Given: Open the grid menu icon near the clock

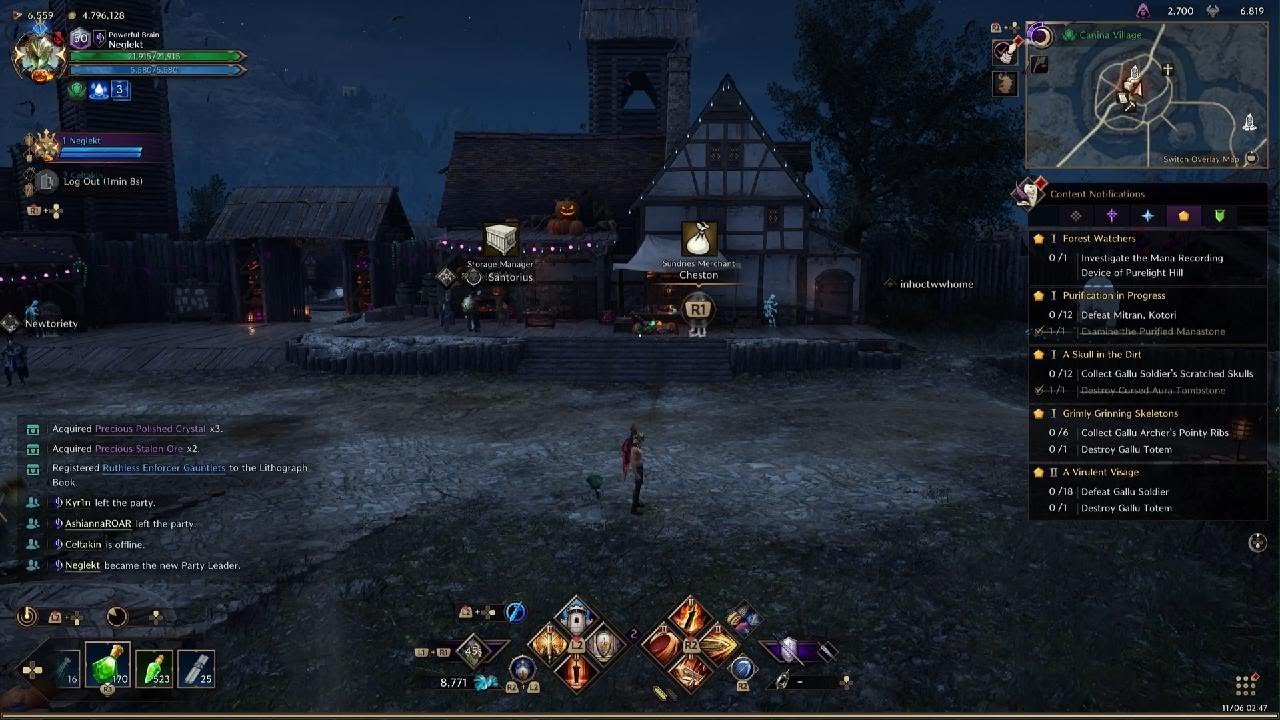Looking at the screenshot, I should tap(1245, 686).
